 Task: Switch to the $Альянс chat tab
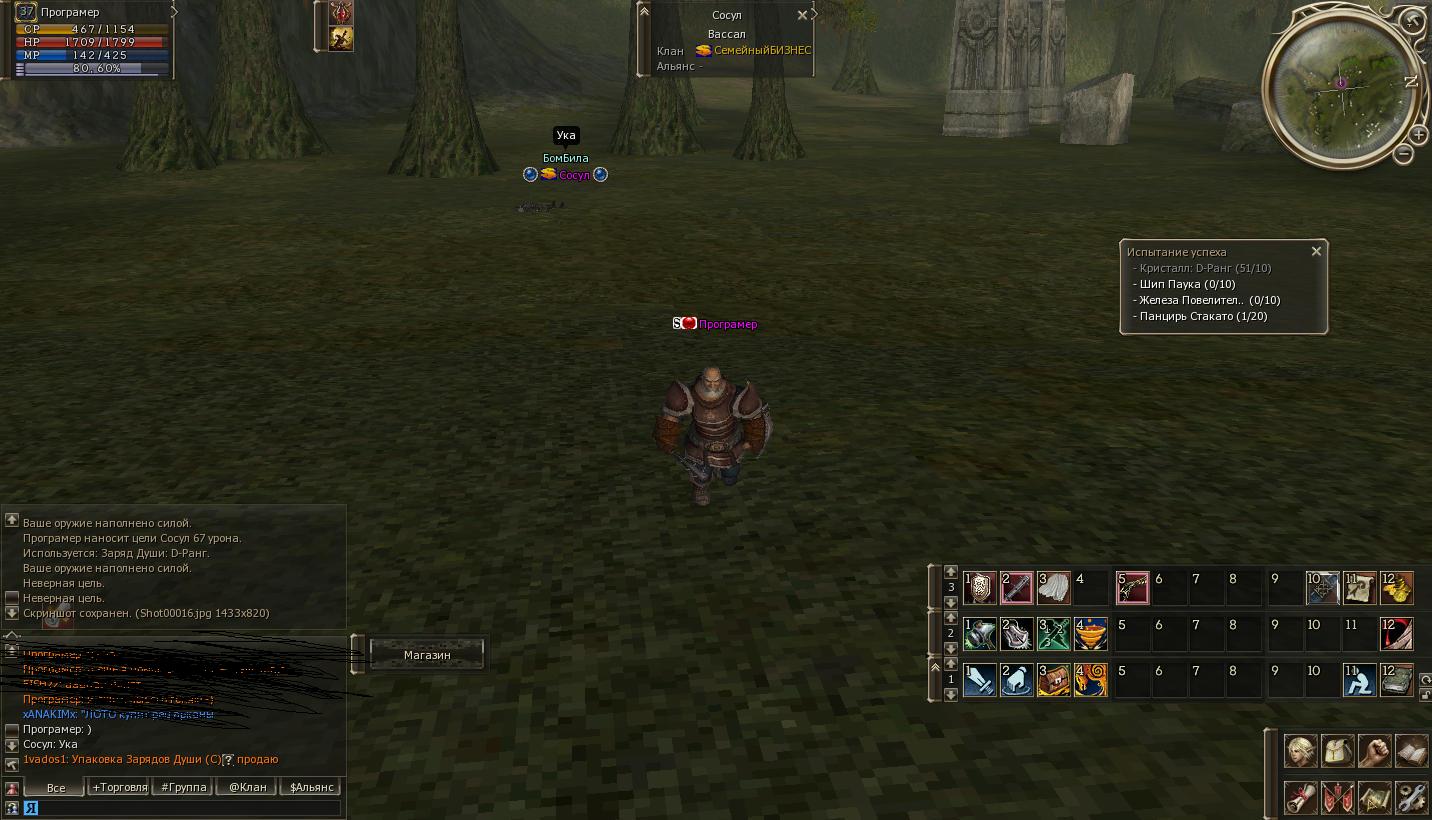pos(311,787)
